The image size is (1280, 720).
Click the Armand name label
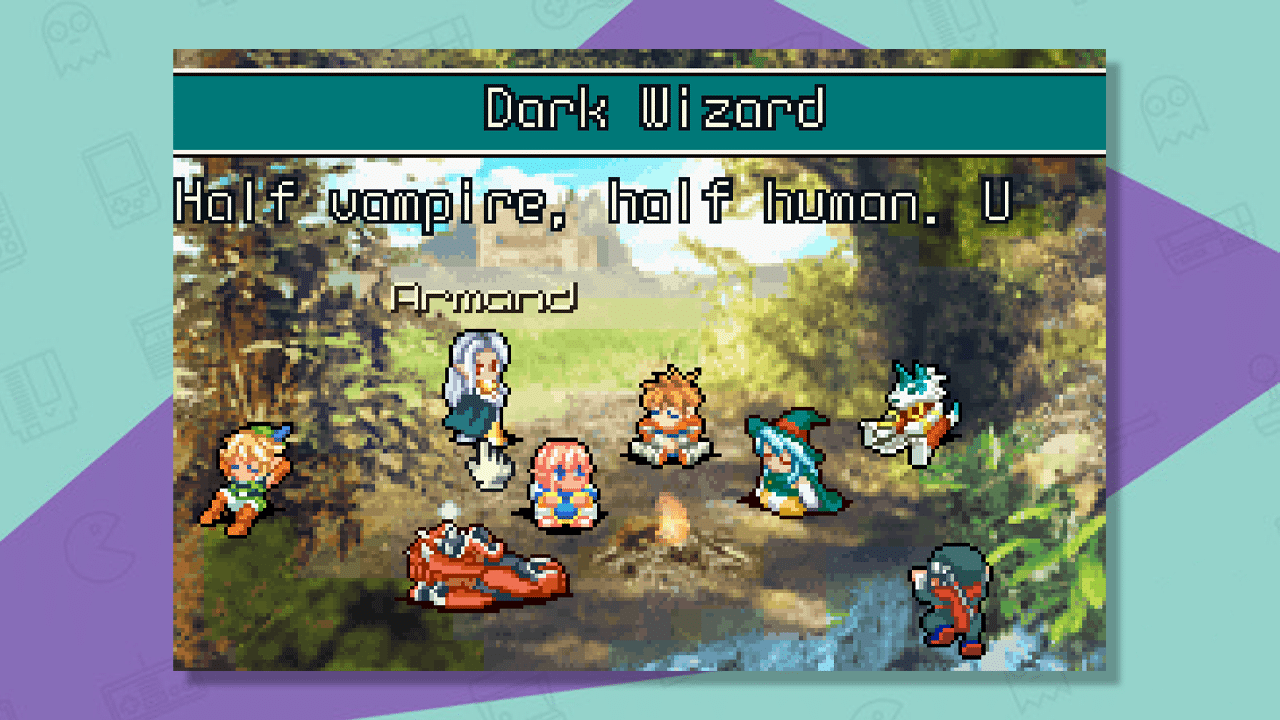pos(487,296)
